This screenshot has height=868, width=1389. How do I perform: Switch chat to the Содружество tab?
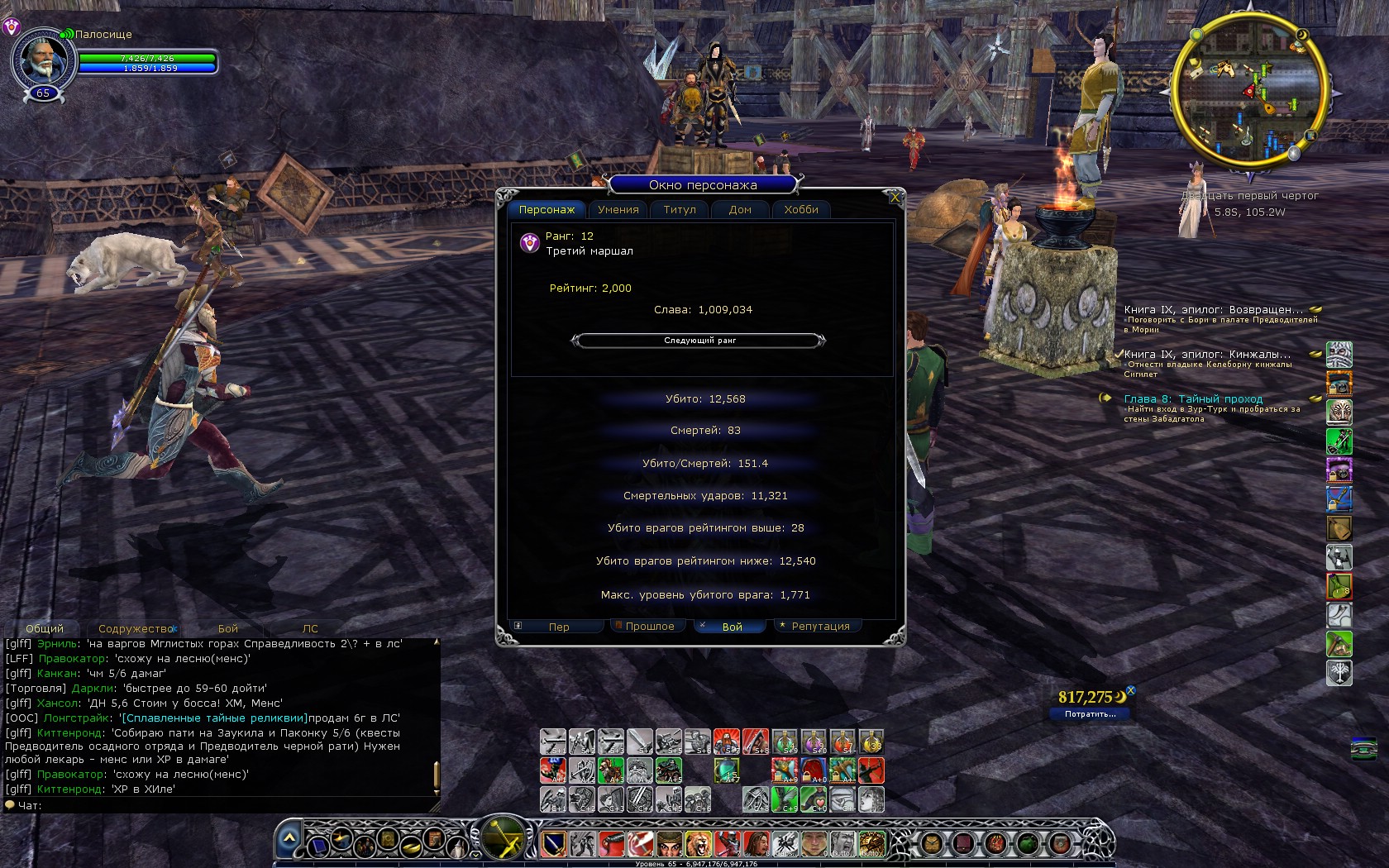pyautogui.click(x=136, y=629)
